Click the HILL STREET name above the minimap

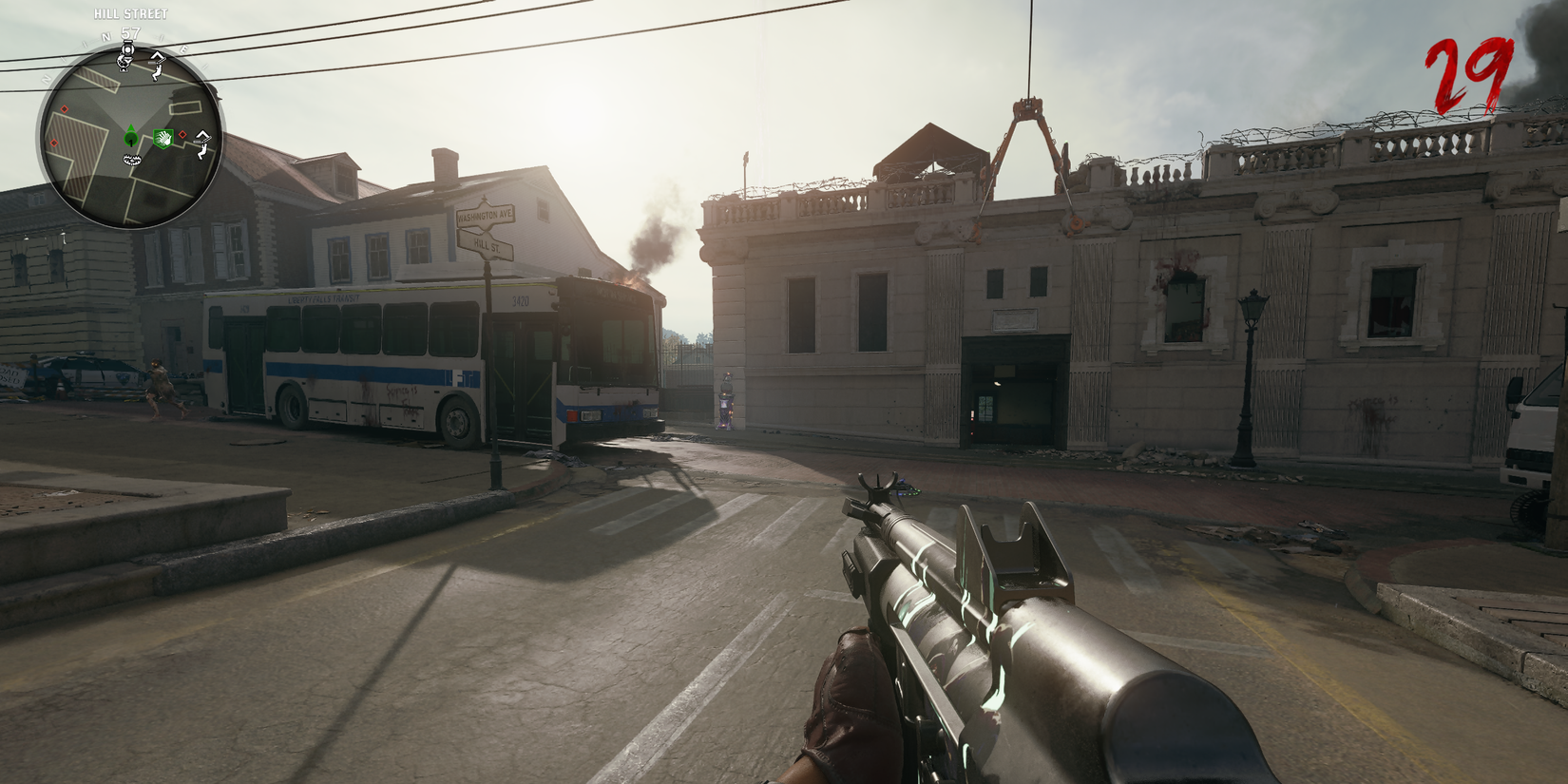tap(130, 13)
